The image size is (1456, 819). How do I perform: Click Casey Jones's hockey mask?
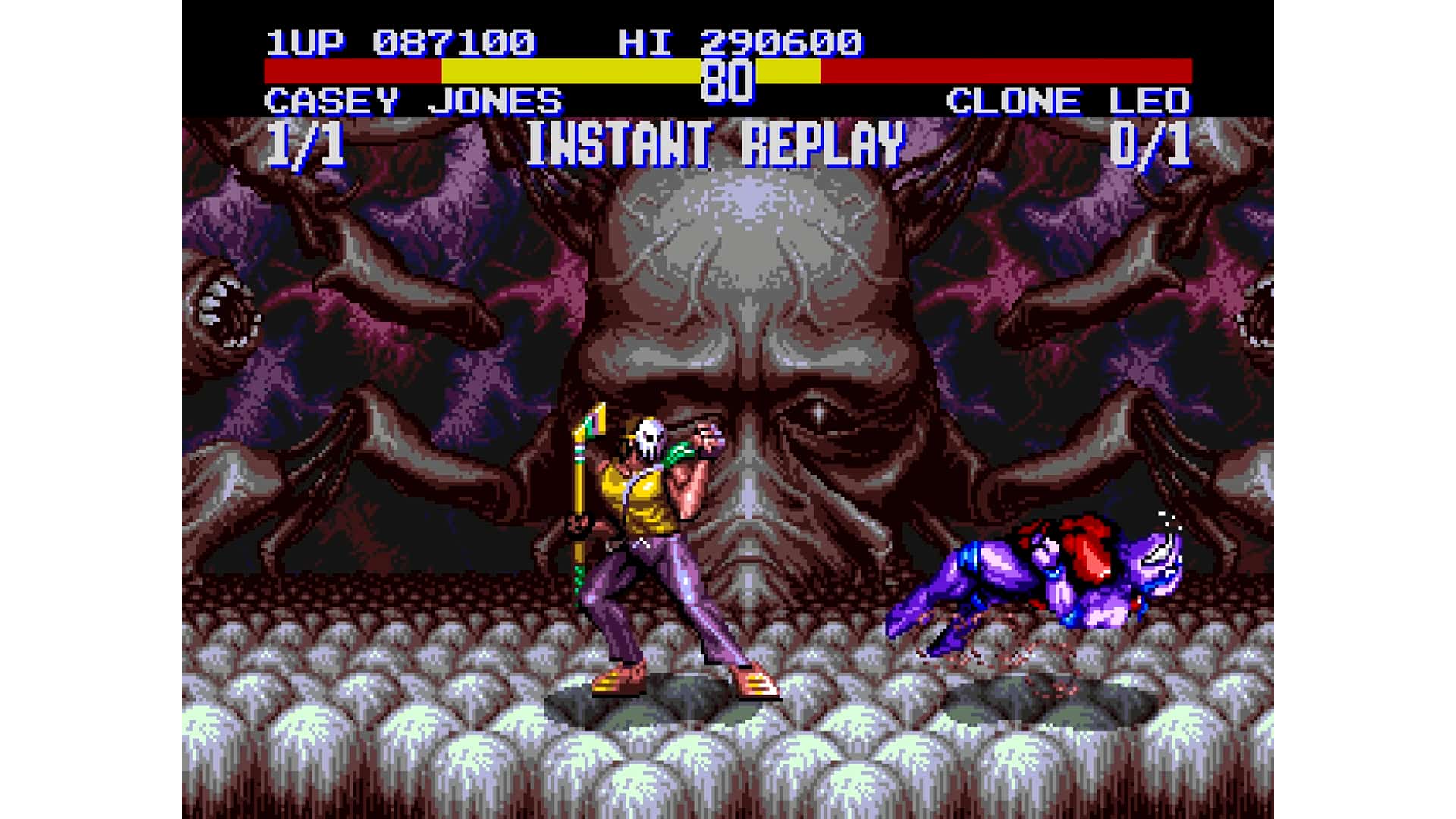(648, 436)
